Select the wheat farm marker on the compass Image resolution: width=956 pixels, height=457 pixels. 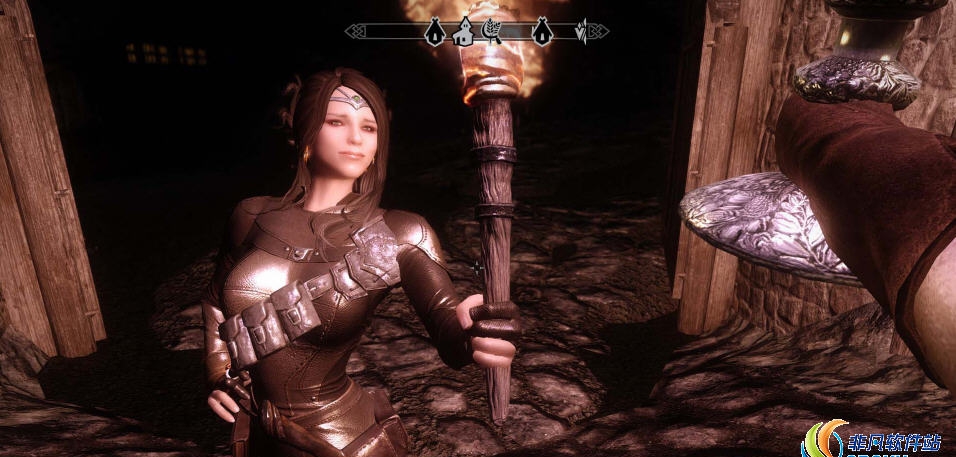(492, 31)
